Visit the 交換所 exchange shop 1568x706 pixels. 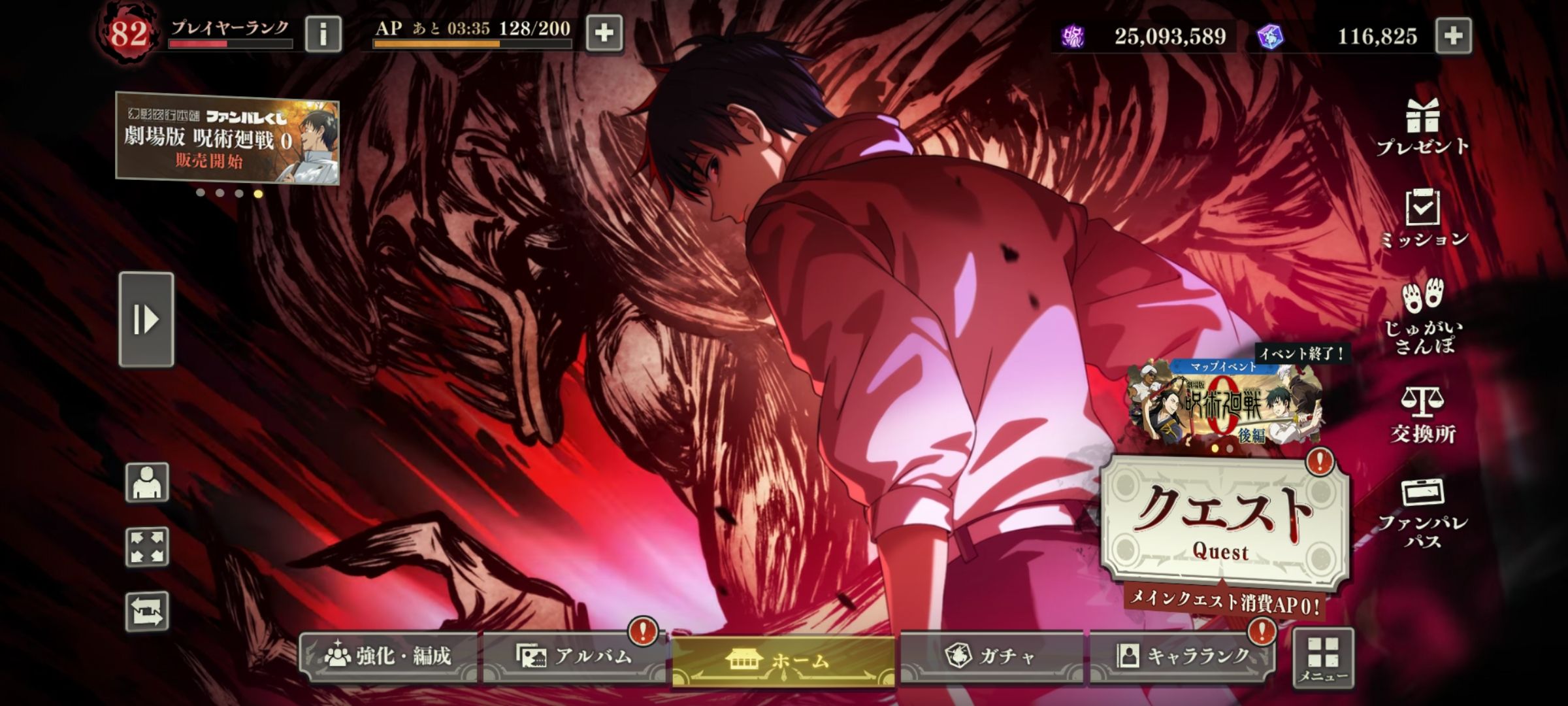tap(1422, 414)
